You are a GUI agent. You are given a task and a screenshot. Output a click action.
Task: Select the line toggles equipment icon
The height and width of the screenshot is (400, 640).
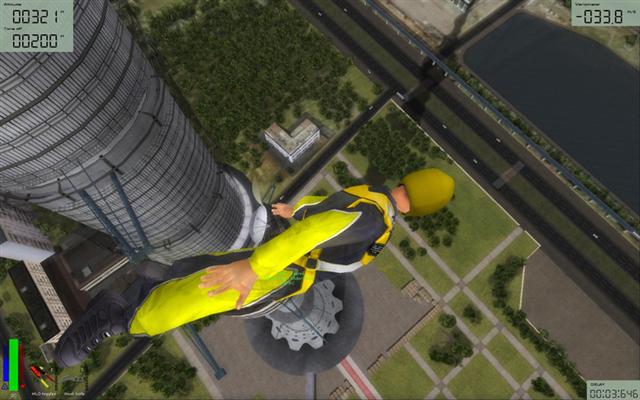click(x=38, y=373)
